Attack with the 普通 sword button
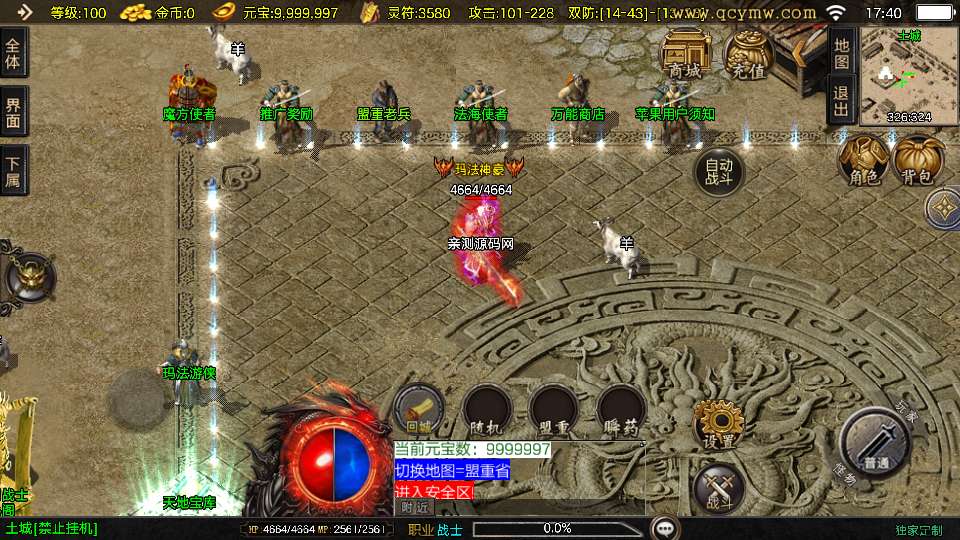This screenshot has width=960, height=540. pyautogui.click(x=875, y=441)
